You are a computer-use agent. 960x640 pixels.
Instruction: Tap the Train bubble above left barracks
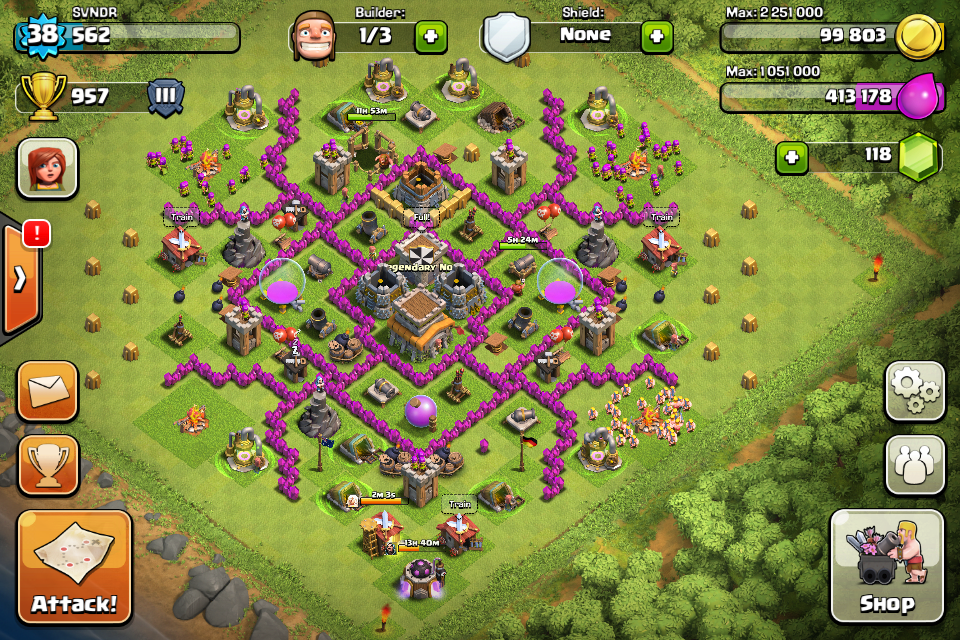click(182, 216)
